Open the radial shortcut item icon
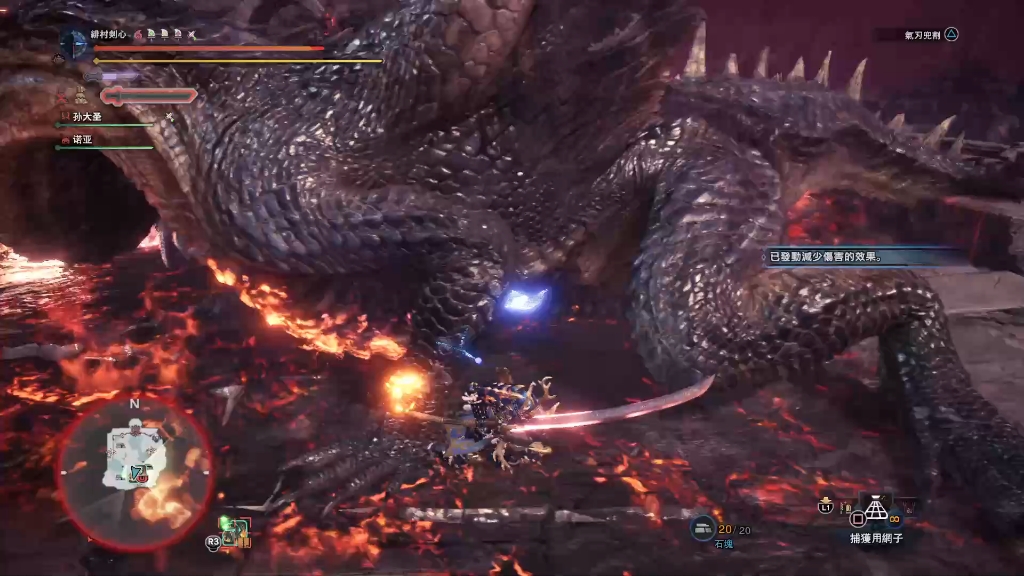The height and width of the screenshot is (576, 1024). point(234,532)
